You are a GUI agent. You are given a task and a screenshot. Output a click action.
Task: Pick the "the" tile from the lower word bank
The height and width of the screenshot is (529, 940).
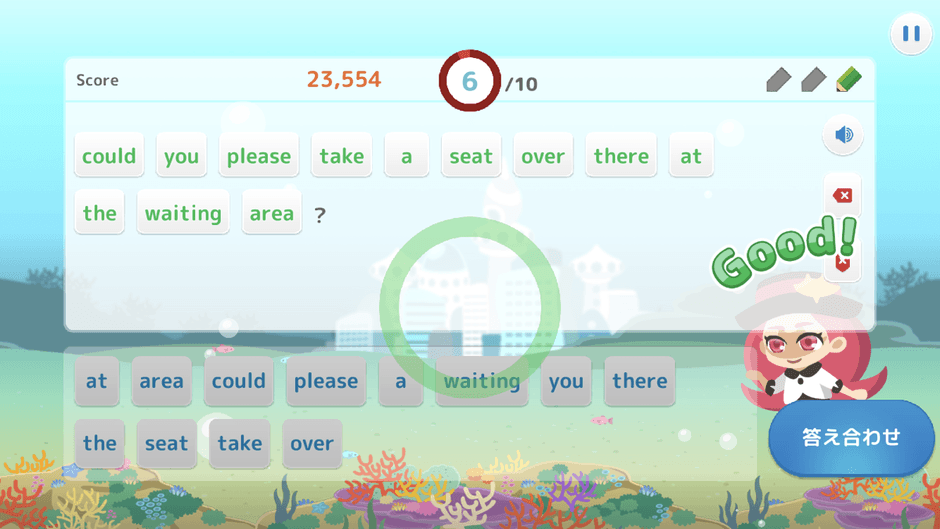[x=100, y=443]
